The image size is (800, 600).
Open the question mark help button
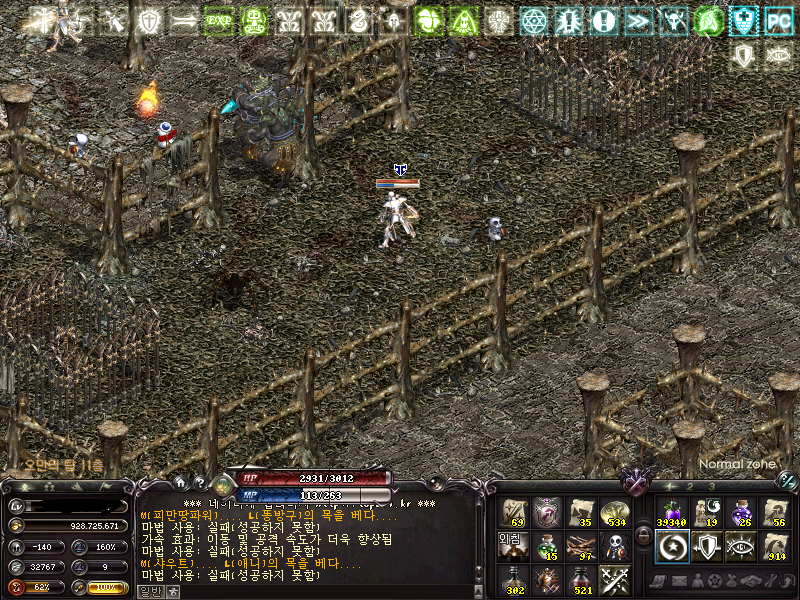199,483
